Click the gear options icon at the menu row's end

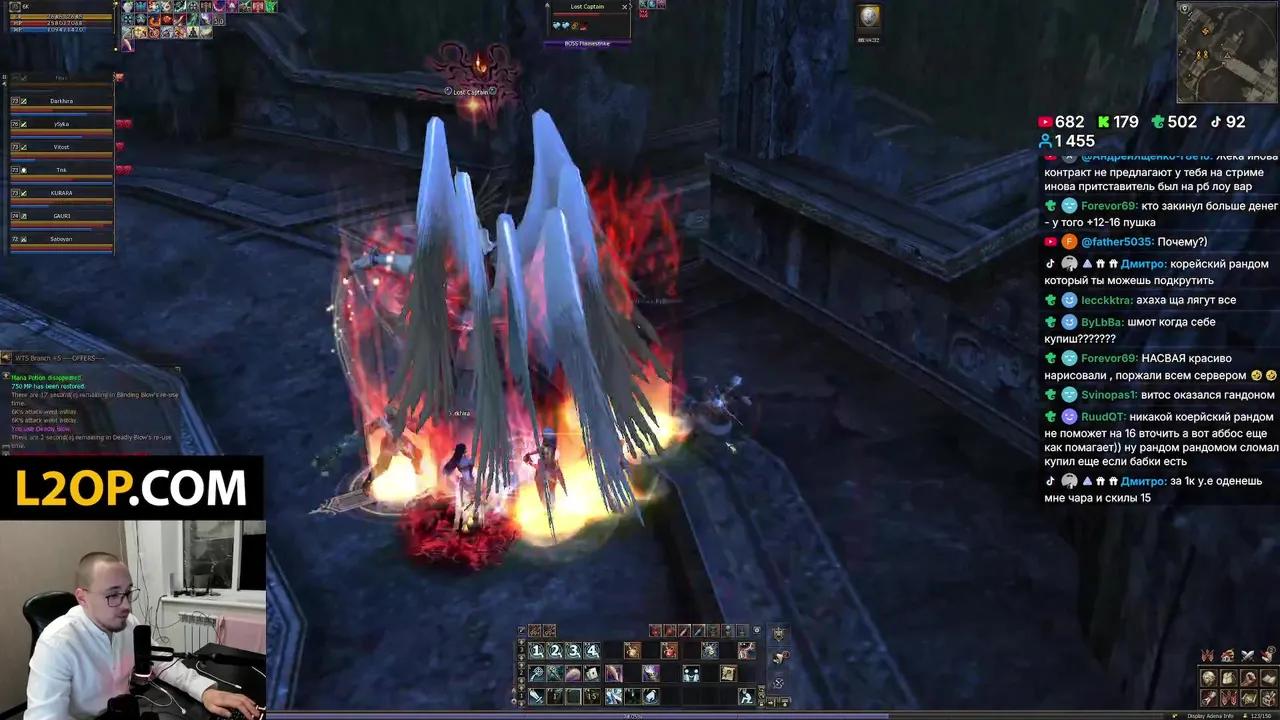[x=756, y=631]
